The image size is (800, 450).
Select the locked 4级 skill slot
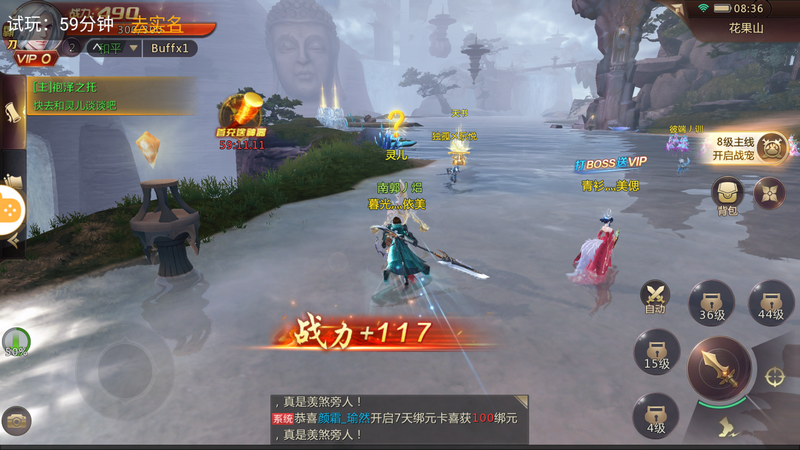coord(655,415)
